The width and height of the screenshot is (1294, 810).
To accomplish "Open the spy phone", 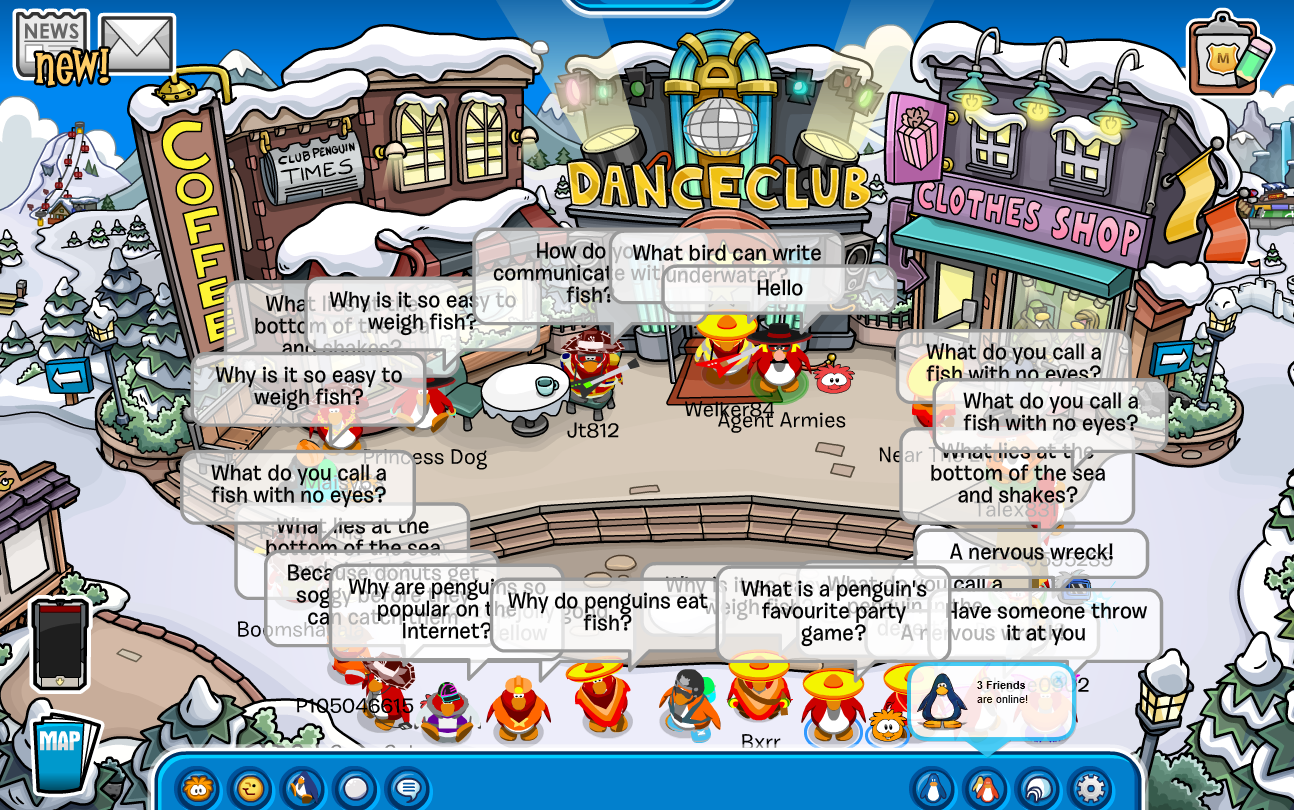I will [x=60, y=643].
